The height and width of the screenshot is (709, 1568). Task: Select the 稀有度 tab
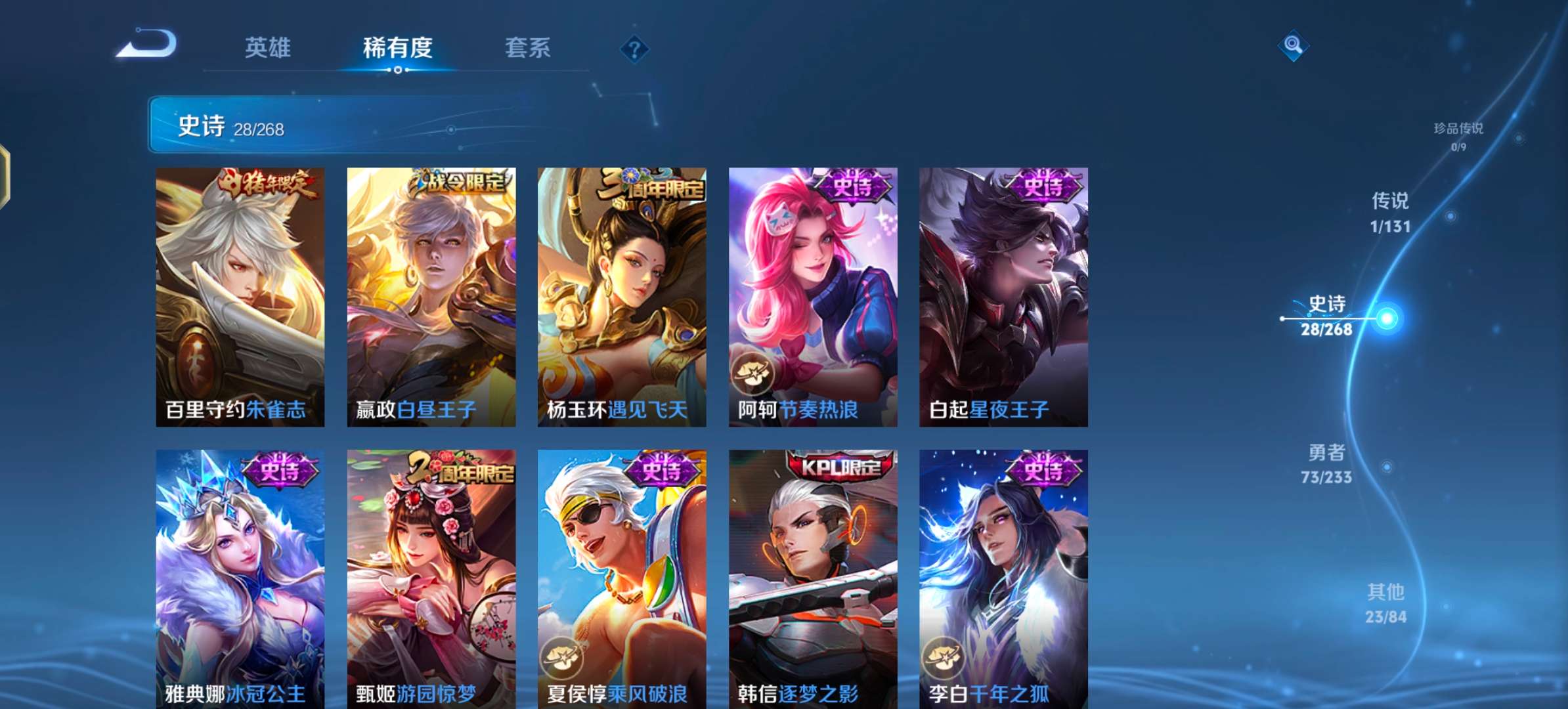click(399, 49)
